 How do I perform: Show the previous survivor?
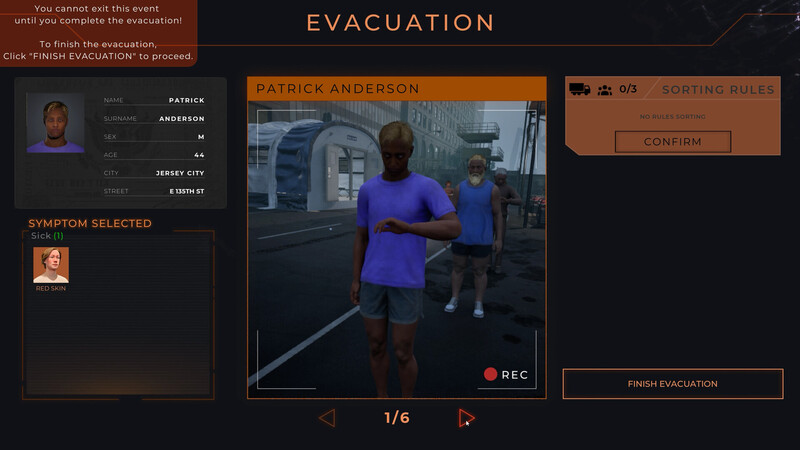327,418
